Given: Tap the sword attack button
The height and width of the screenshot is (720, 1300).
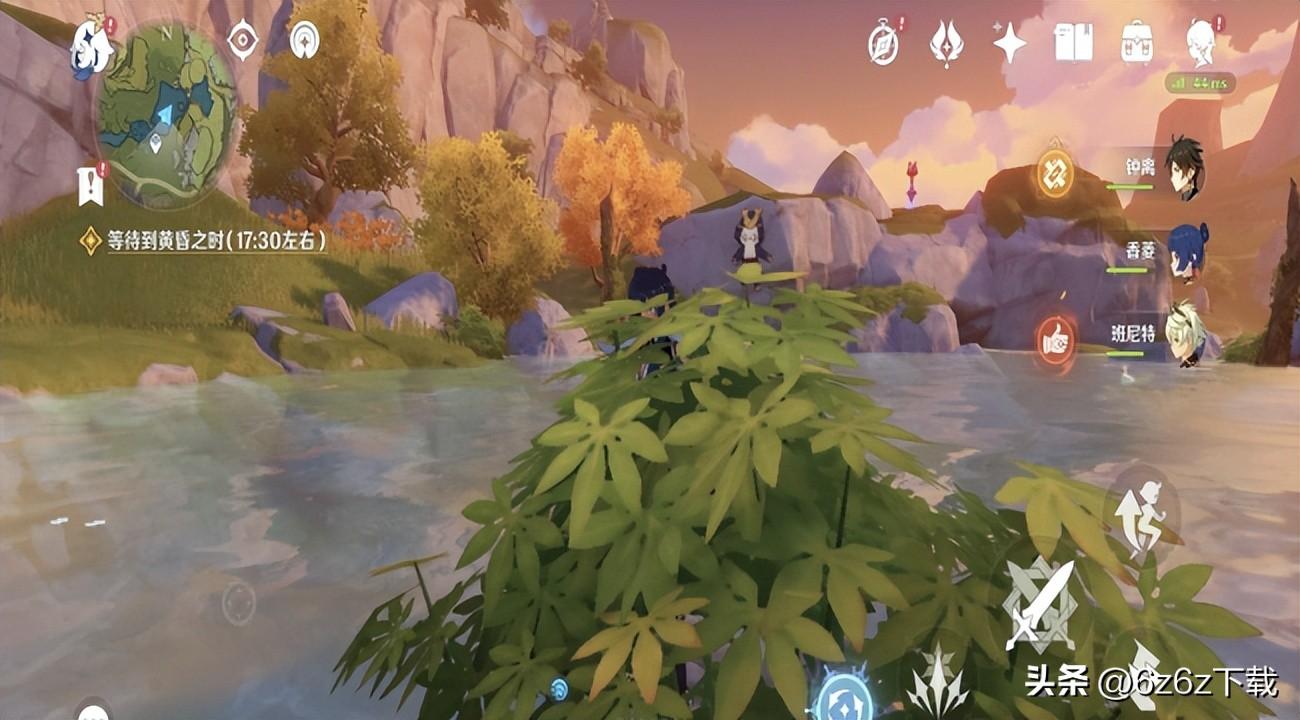Looking at the screenshot, I should (x=1039, y=606).
